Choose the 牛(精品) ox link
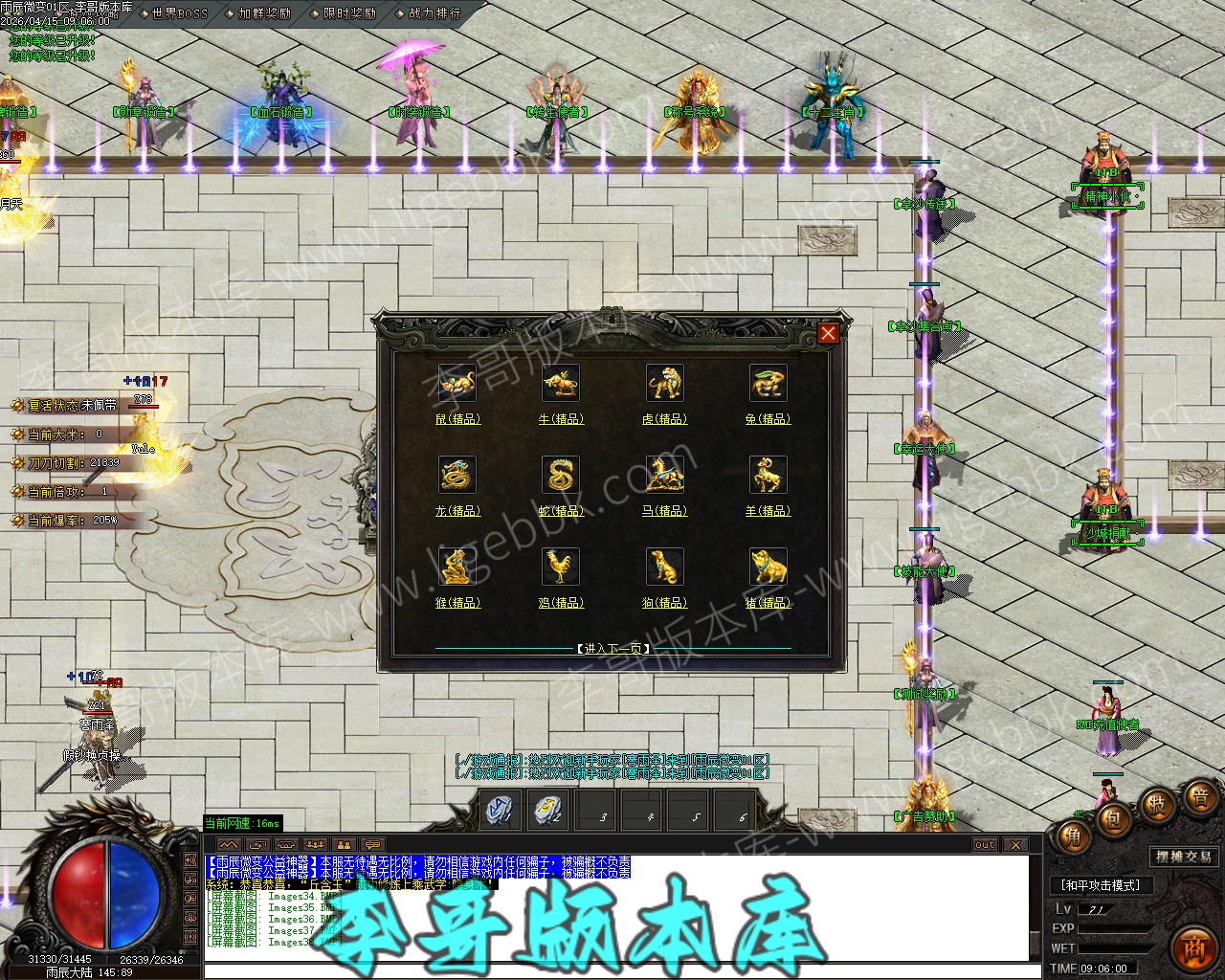 (x=561, y=419)
